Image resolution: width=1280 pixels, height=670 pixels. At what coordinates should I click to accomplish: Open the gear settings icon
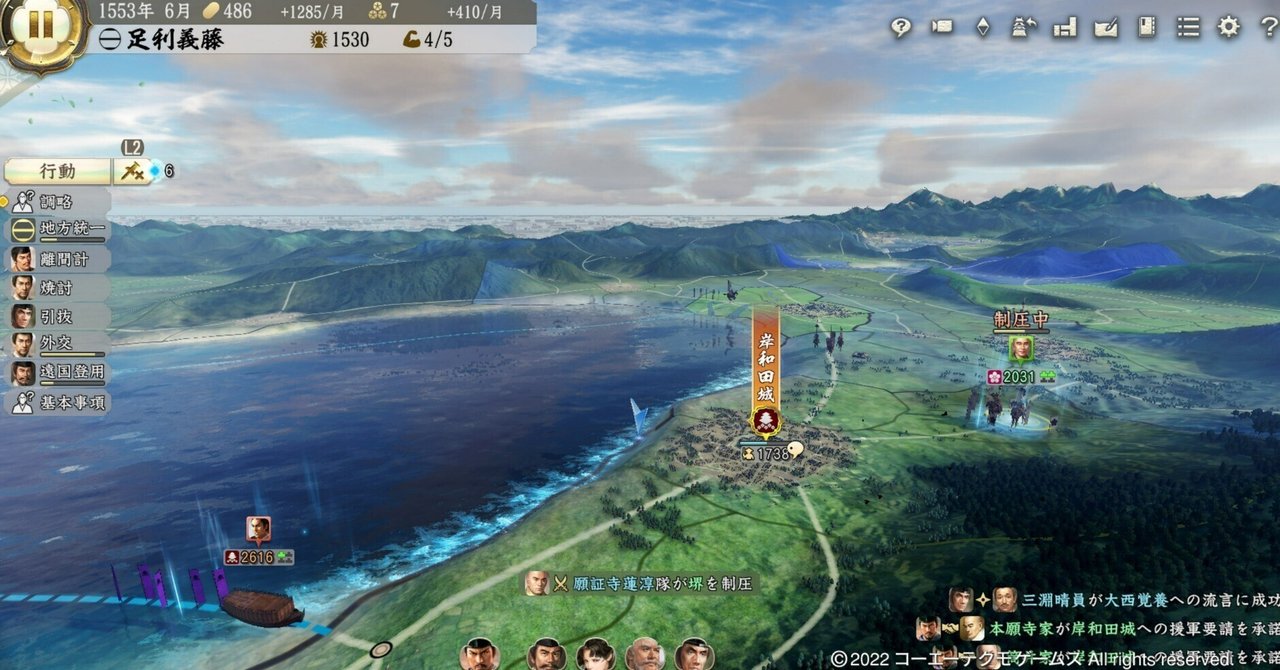coord(1228,28)
